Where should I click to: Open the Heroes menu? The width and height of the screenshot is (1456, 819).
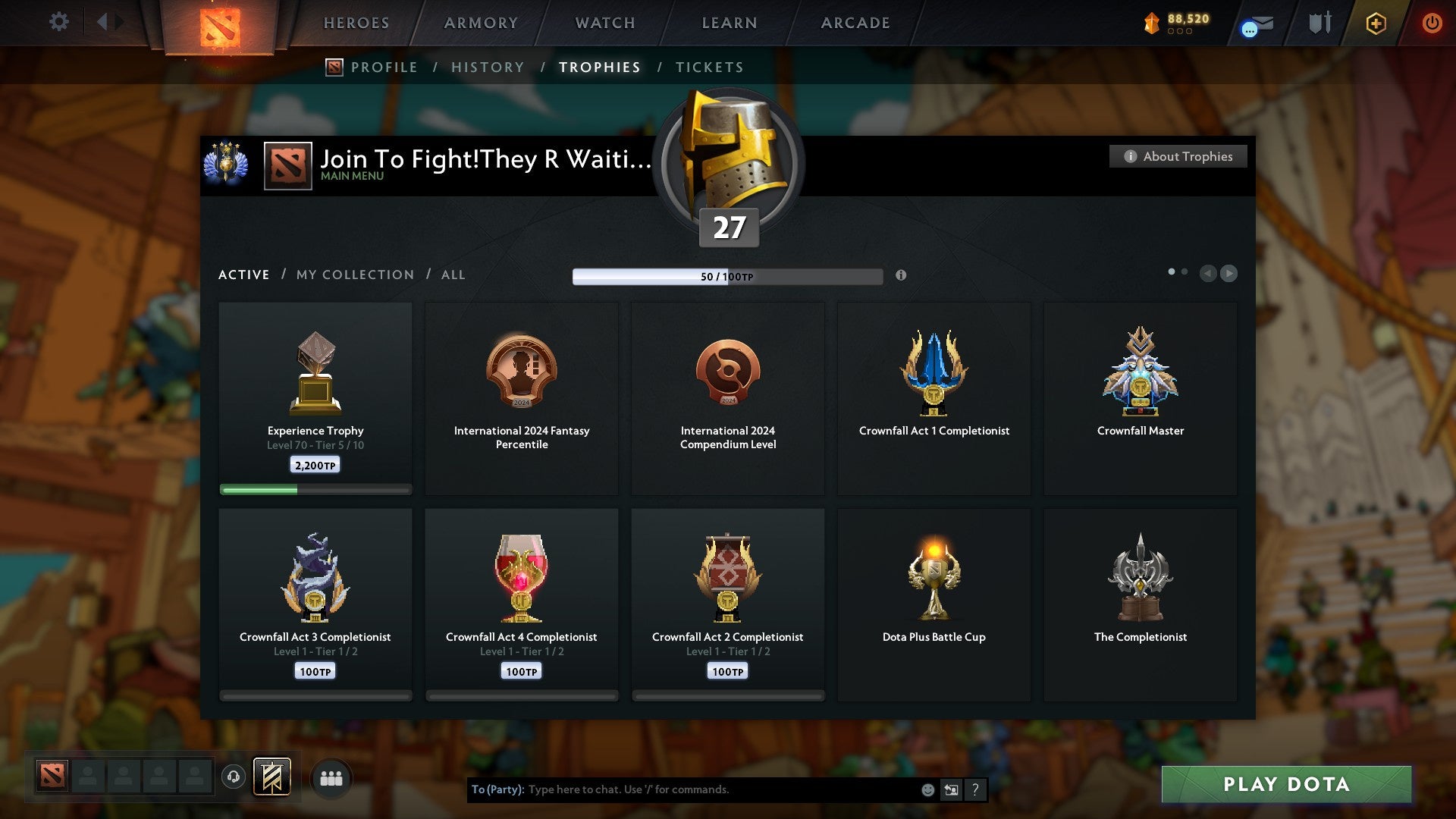point(356,23)
